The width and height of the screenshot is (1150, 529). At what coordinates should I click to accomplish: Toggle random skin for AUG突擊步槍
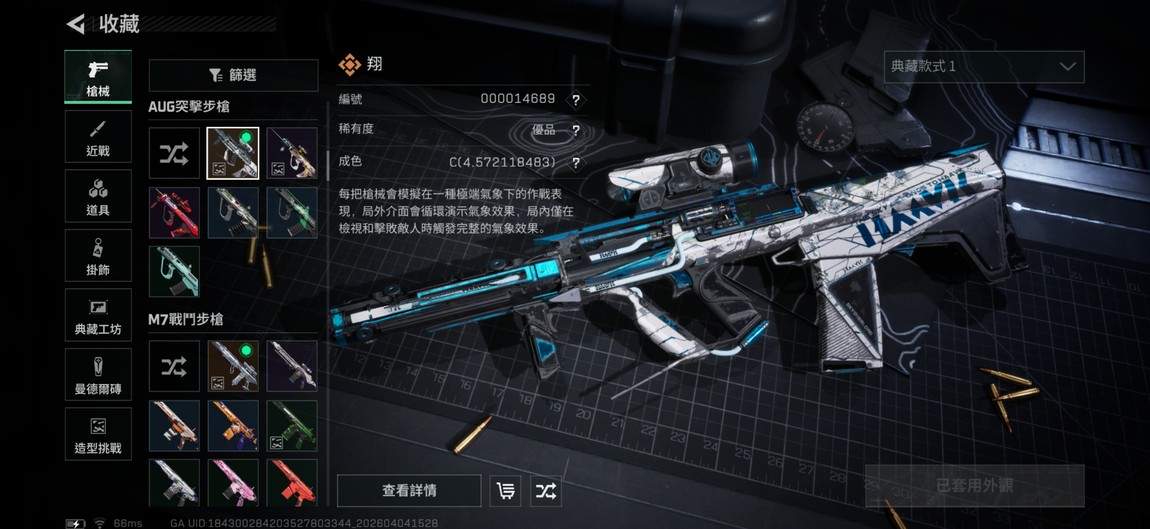174,153
